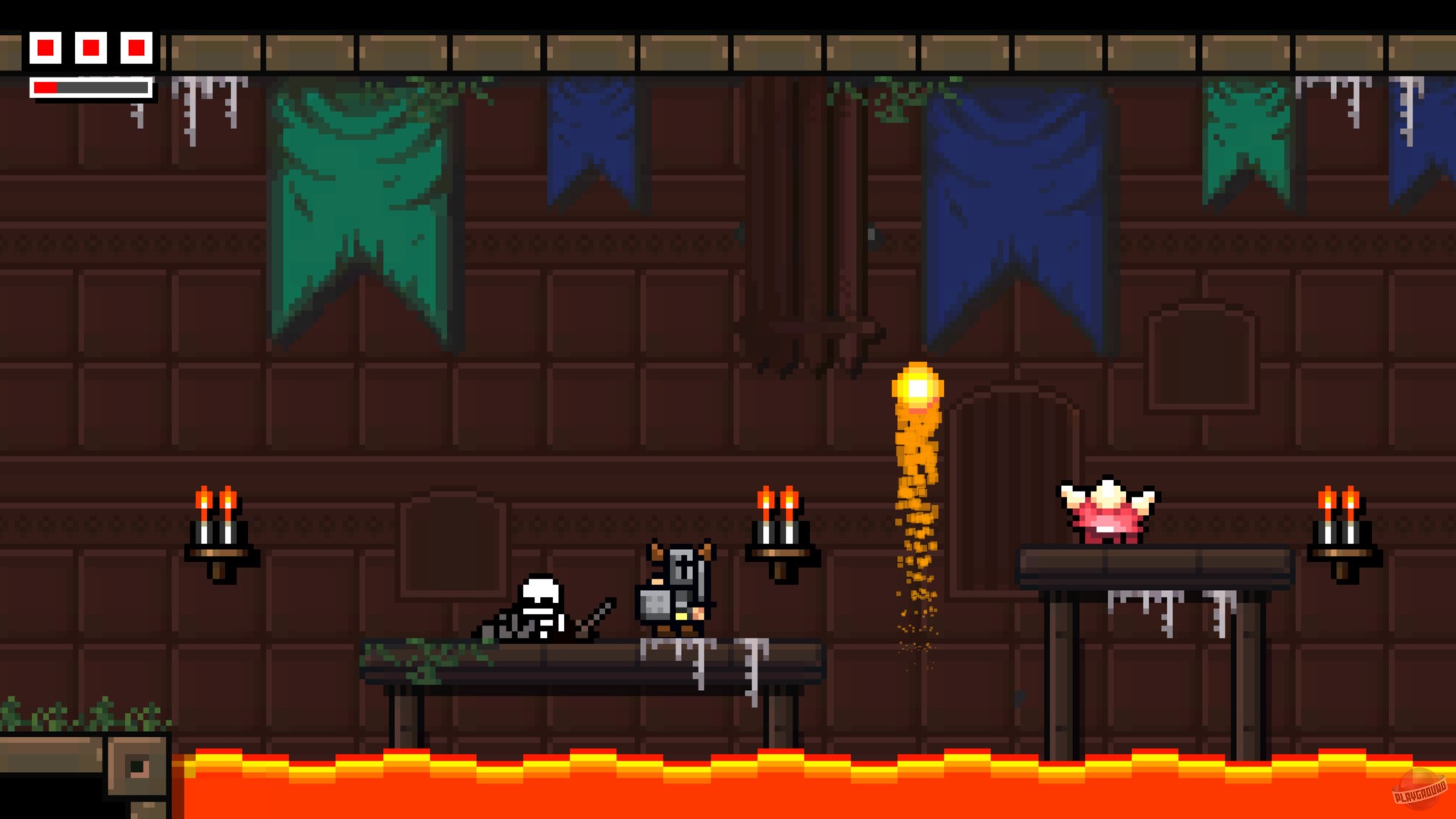Click the third red health square icon

(135, 47)
